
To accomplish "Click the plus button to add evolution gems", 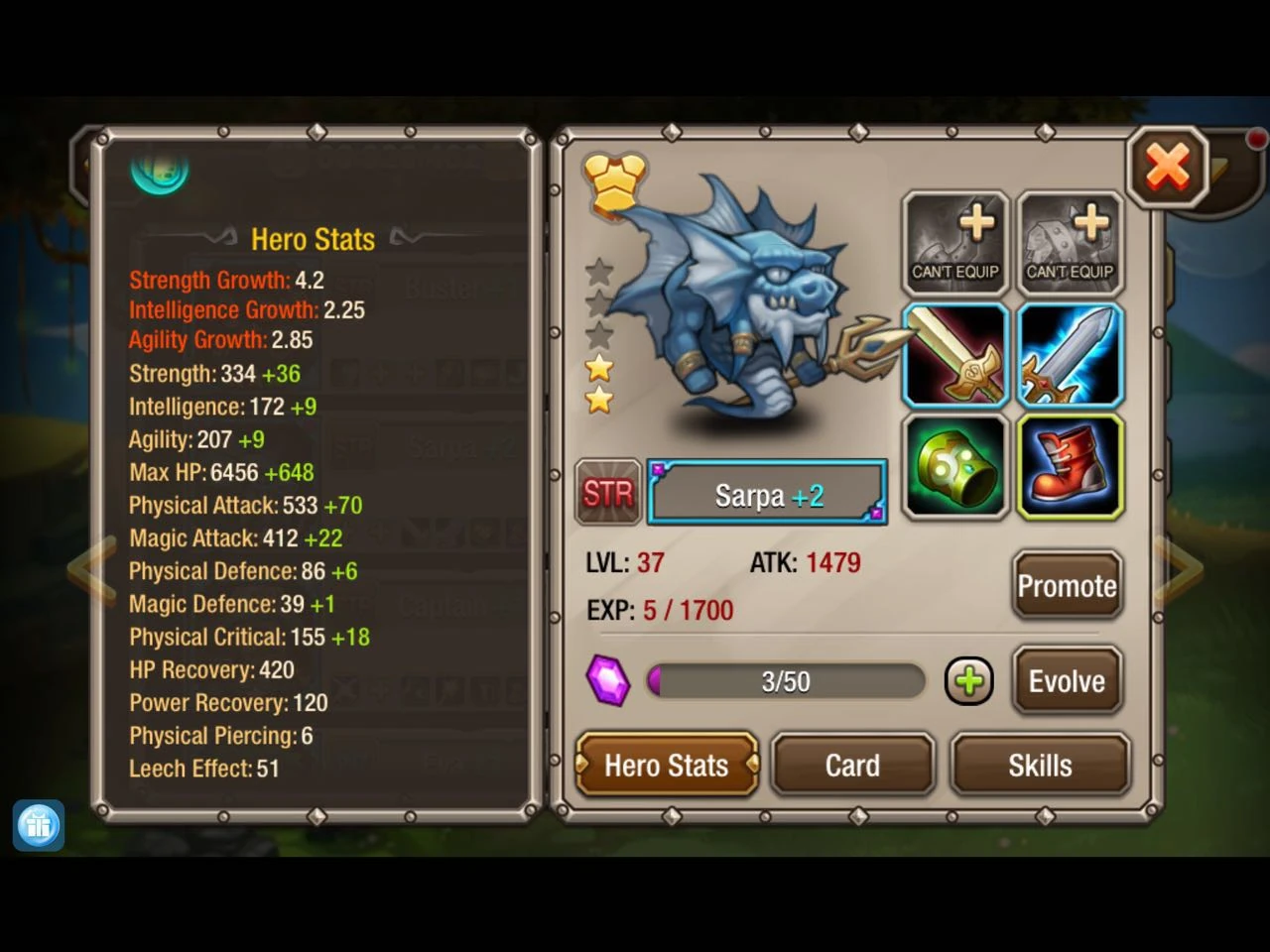I will pos(968,680).
